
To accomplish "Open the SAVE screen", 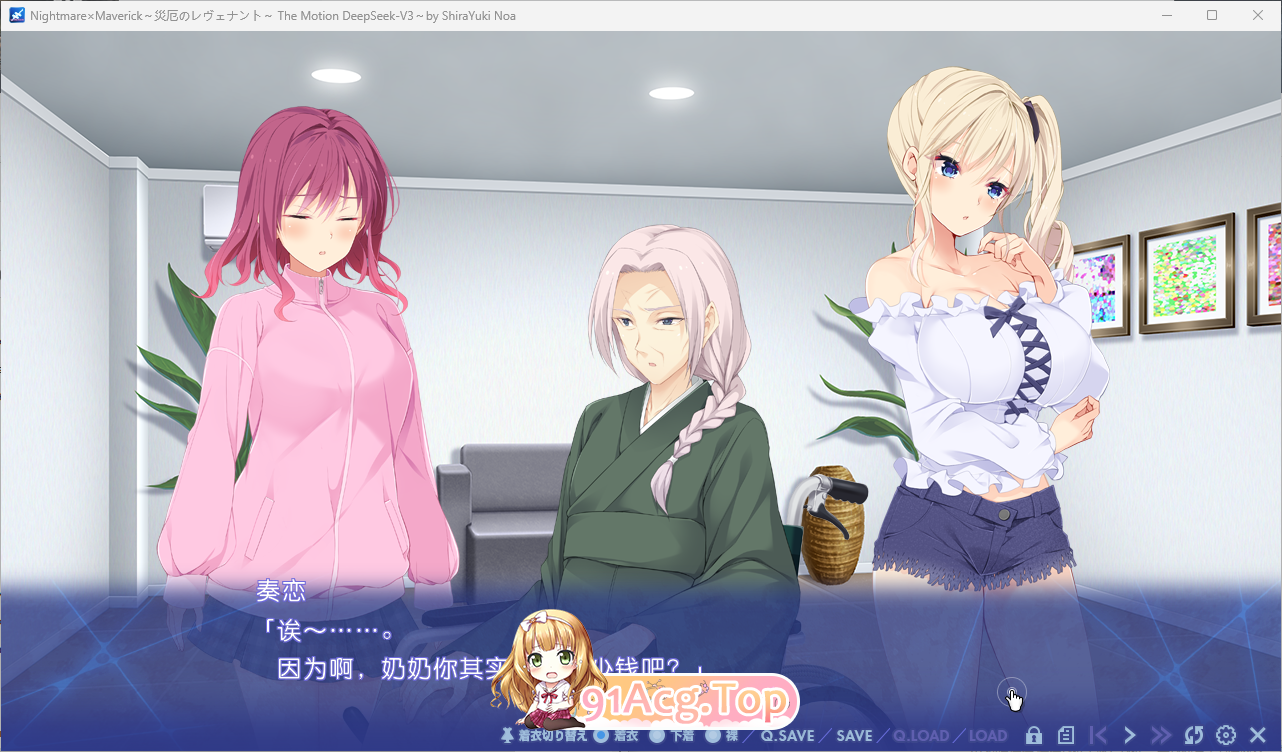I will [856, 734].
